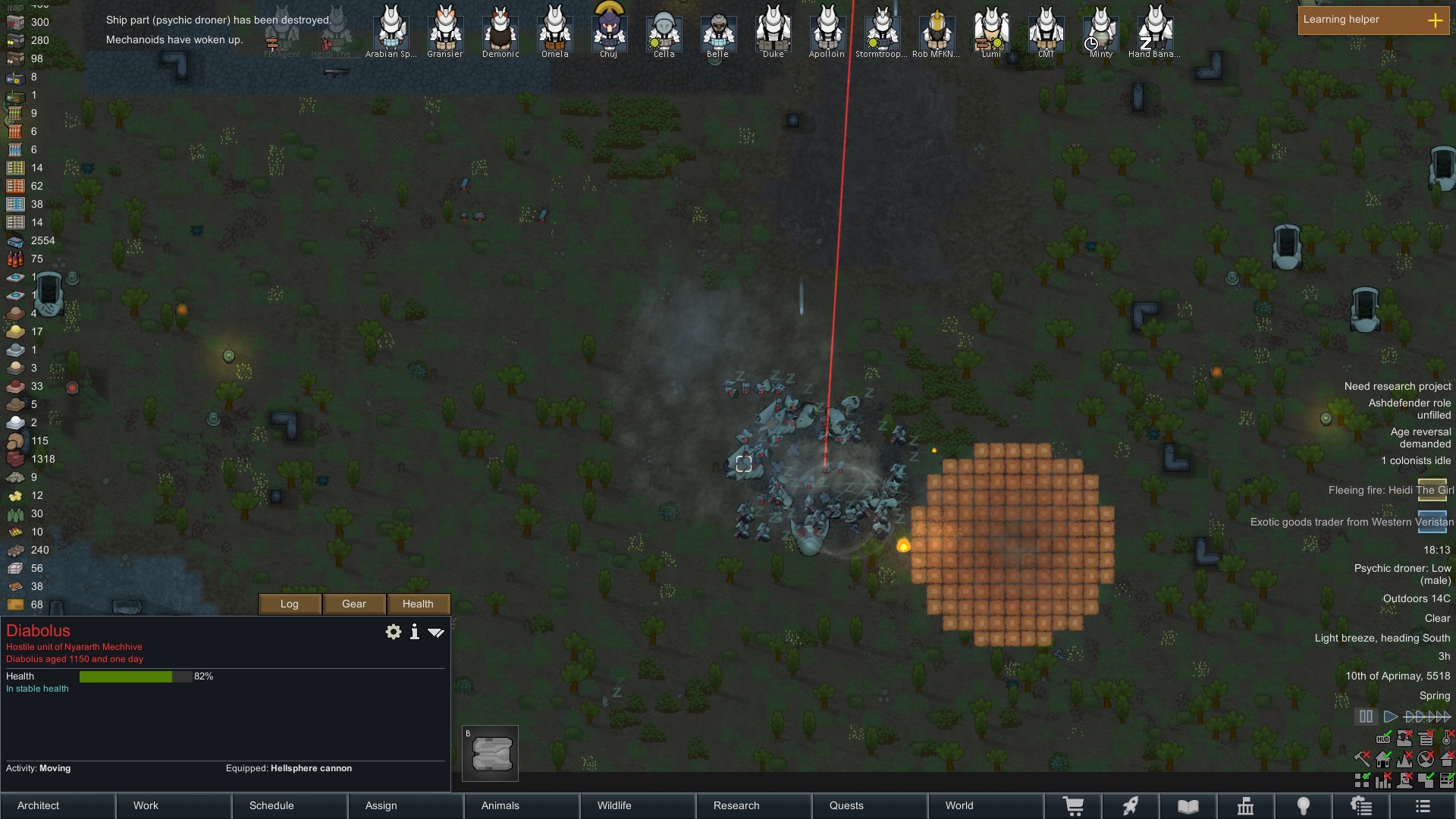1456x819 pixels.
Task: Open Diabolus Gear tab
Action: (354, 604)
